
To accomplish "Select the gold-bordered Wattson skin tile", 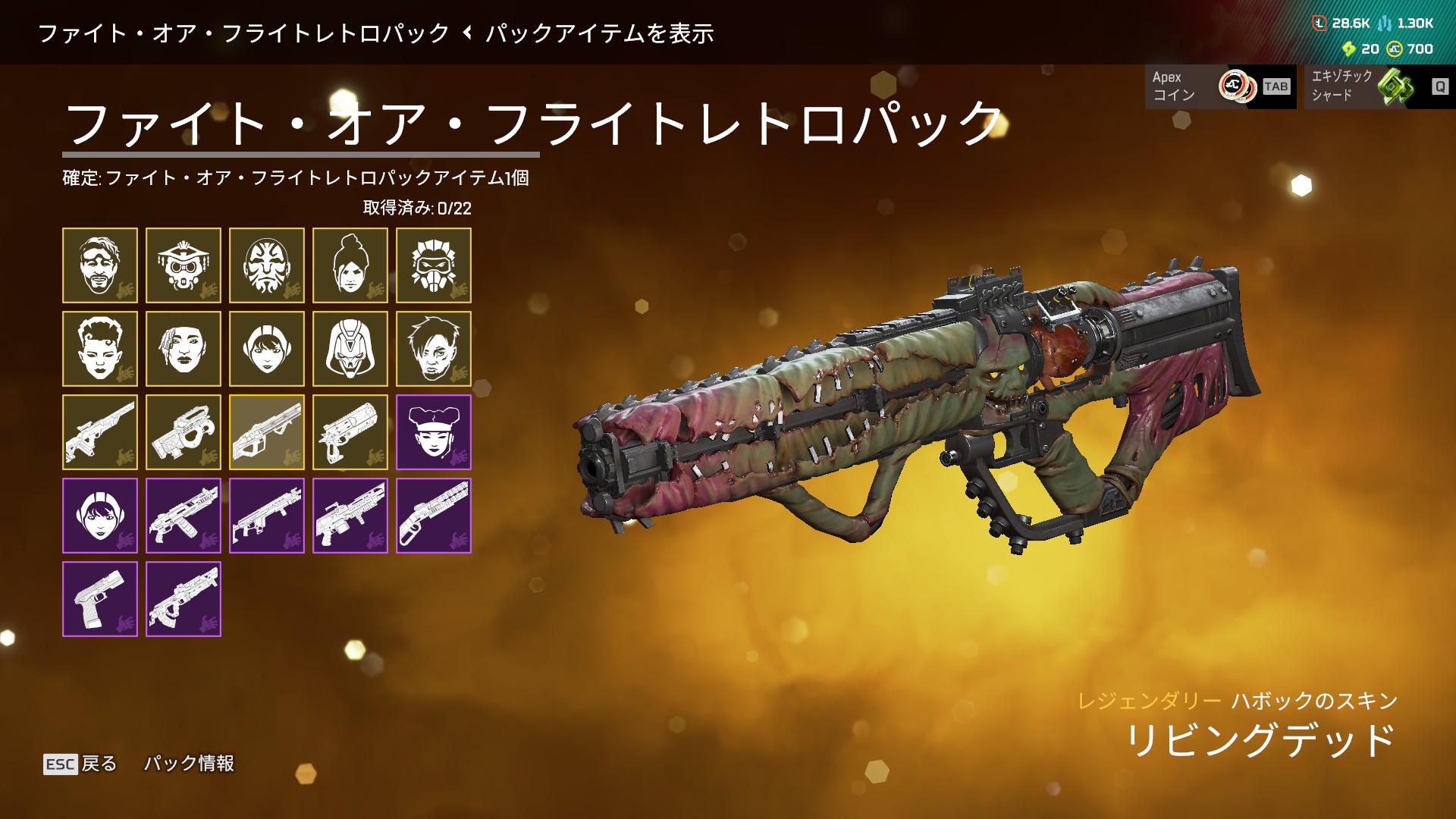I will [x=267, y=349].
